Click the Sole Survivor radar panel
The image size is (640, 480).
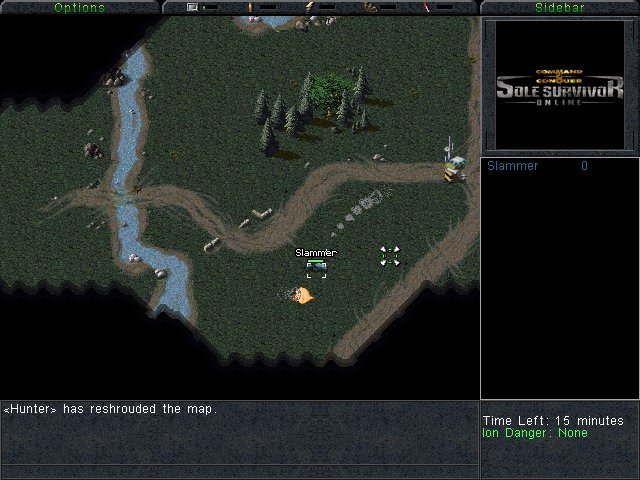click(559, 85)
